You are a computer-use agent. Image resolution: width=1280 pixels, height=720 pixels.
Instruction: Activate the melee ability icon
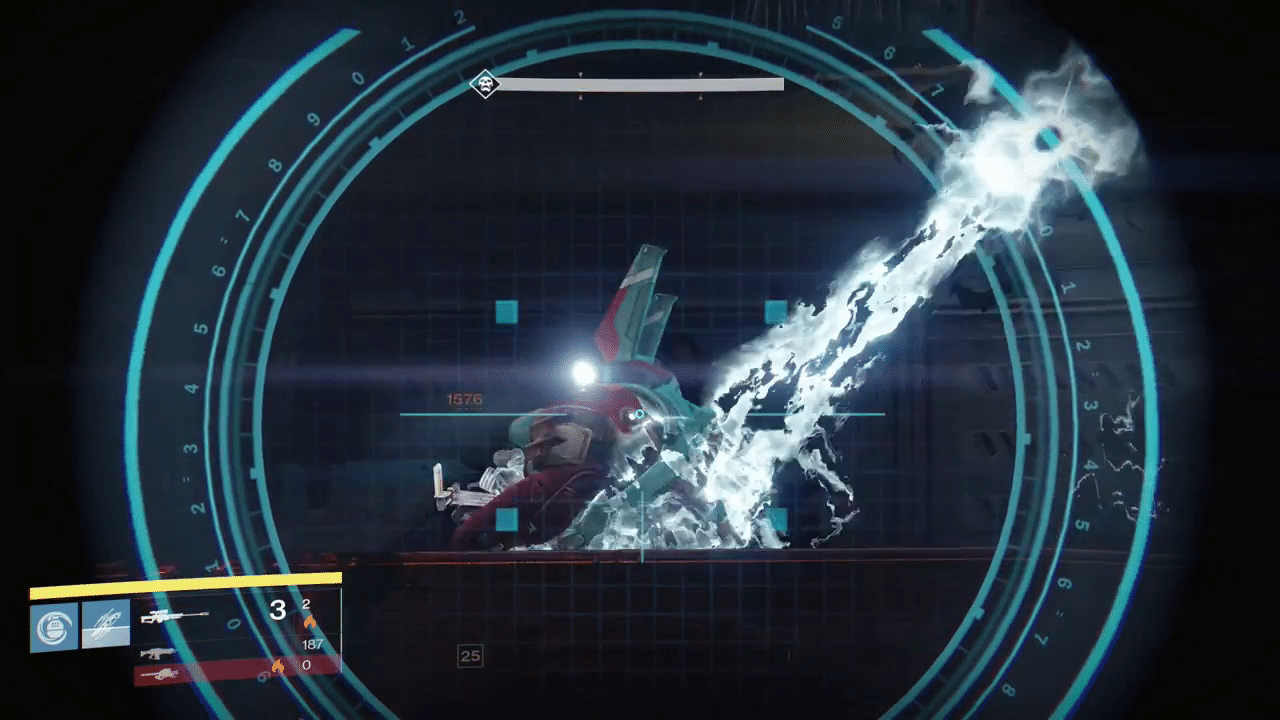105,624
